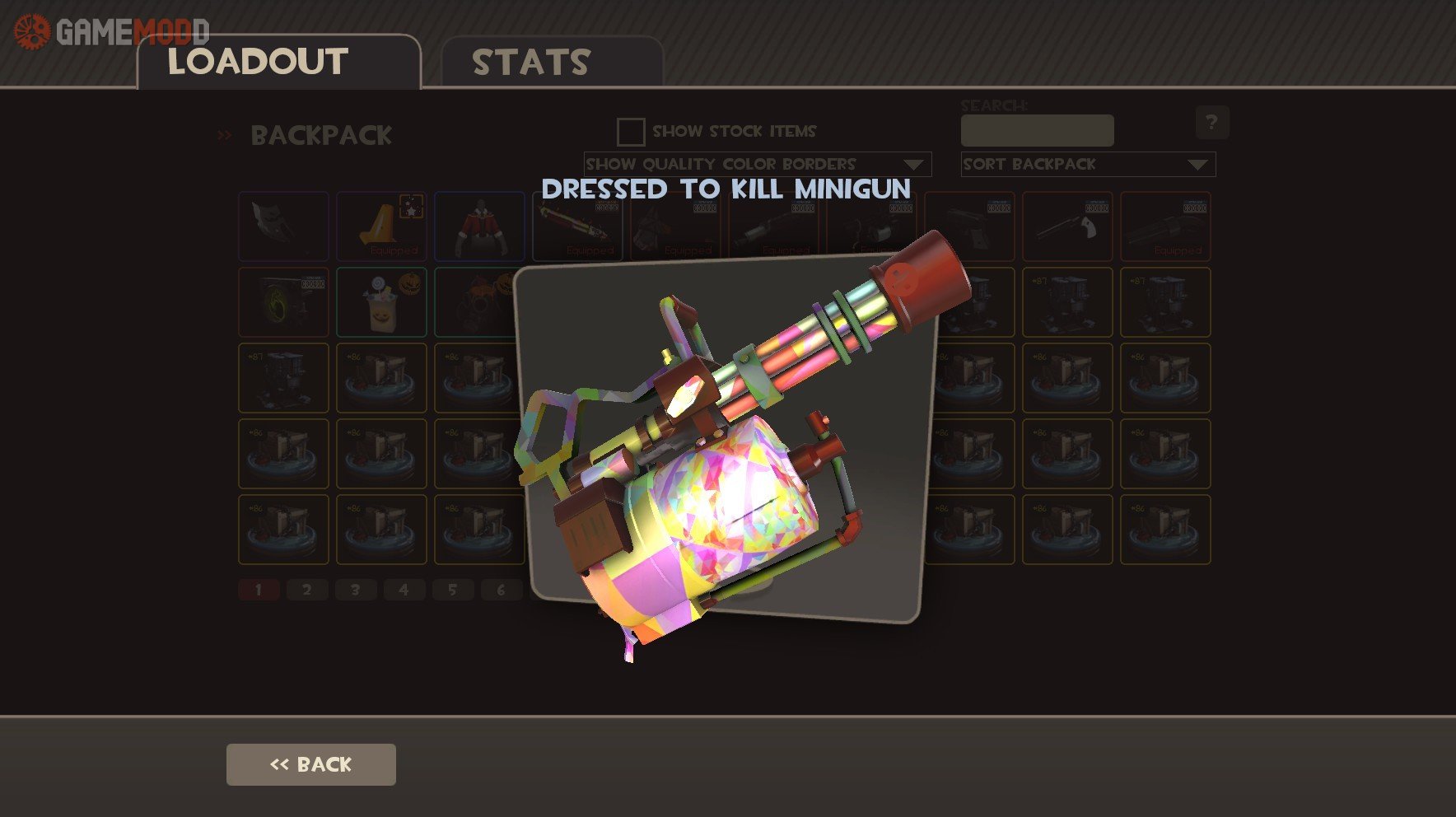Select the orange traffic cone hat slot

[381, 226]
